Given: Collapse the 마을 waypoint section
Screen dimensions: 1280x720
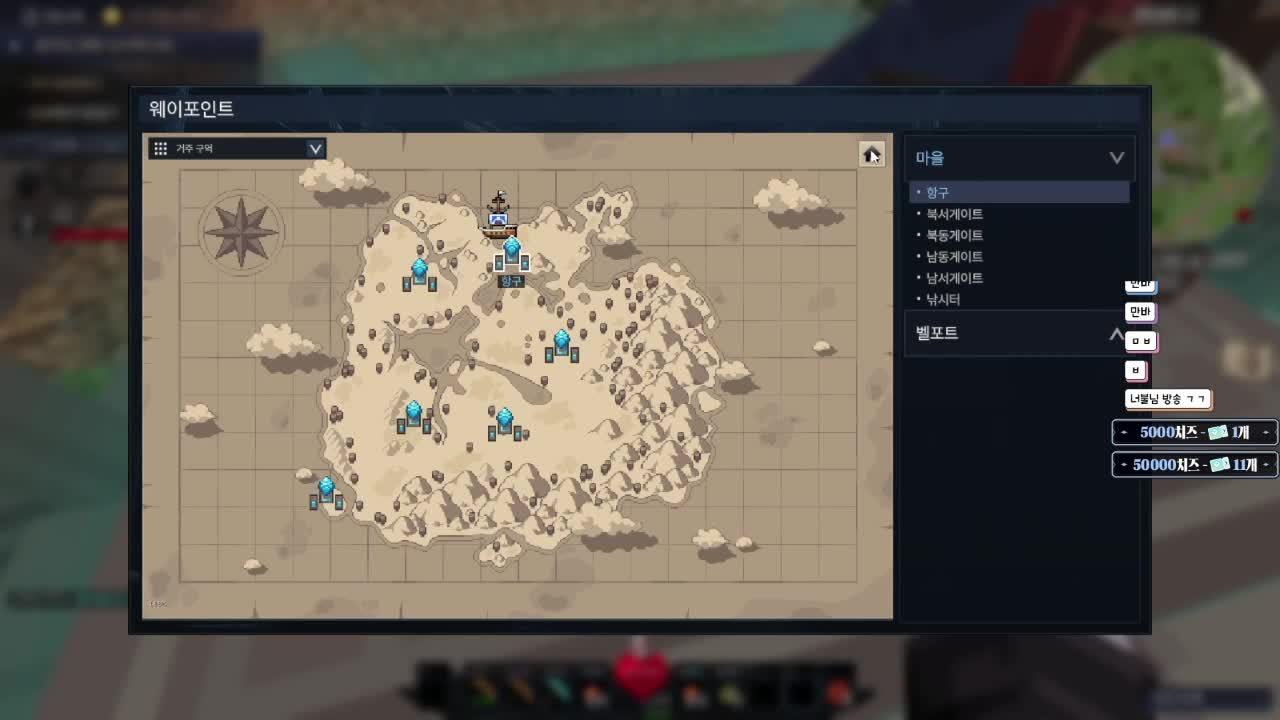Looking at the screenshot, I should (x=1115, y=157).
